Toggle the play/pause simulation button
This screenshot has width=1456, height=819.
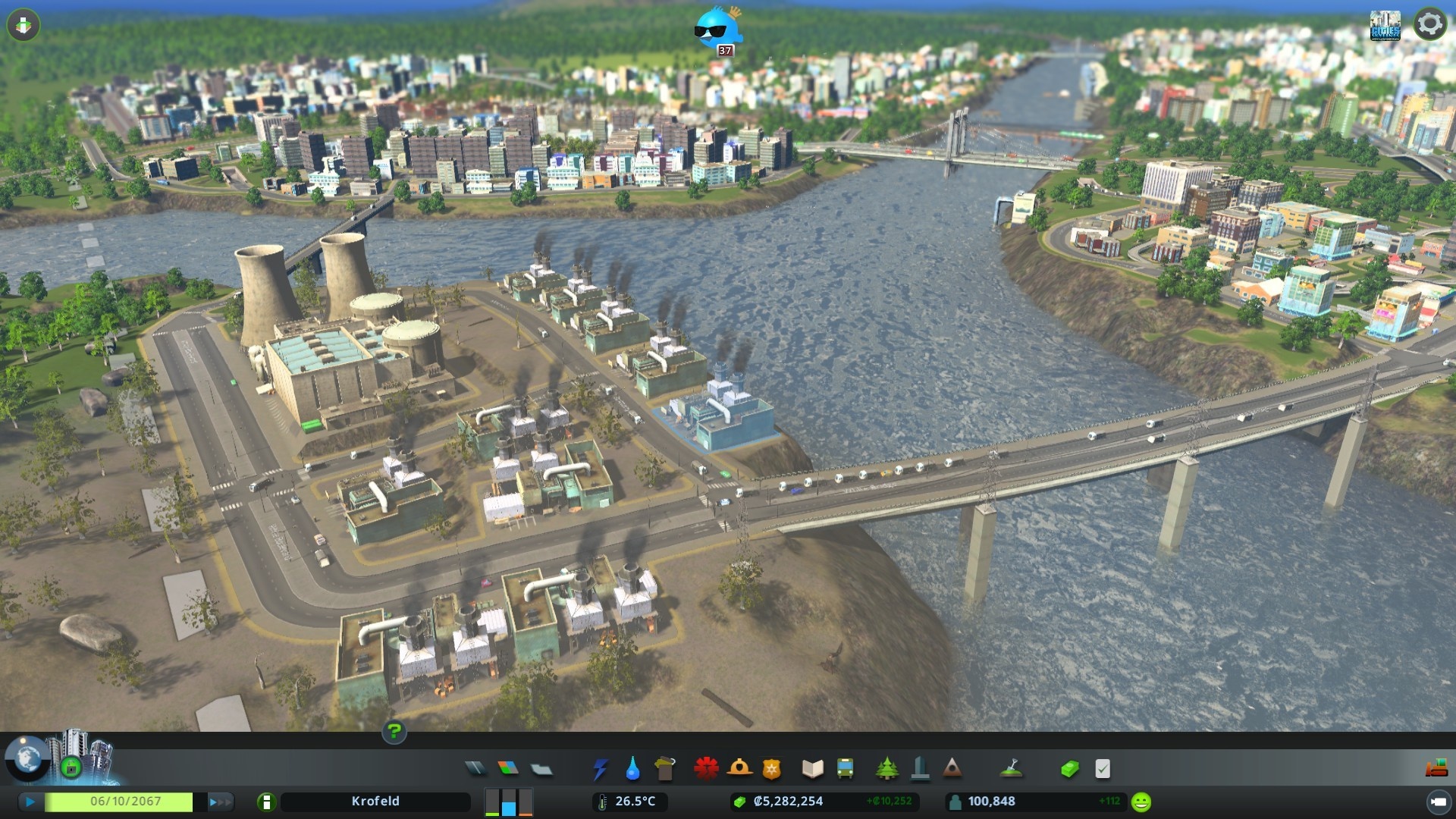[30, 802]
